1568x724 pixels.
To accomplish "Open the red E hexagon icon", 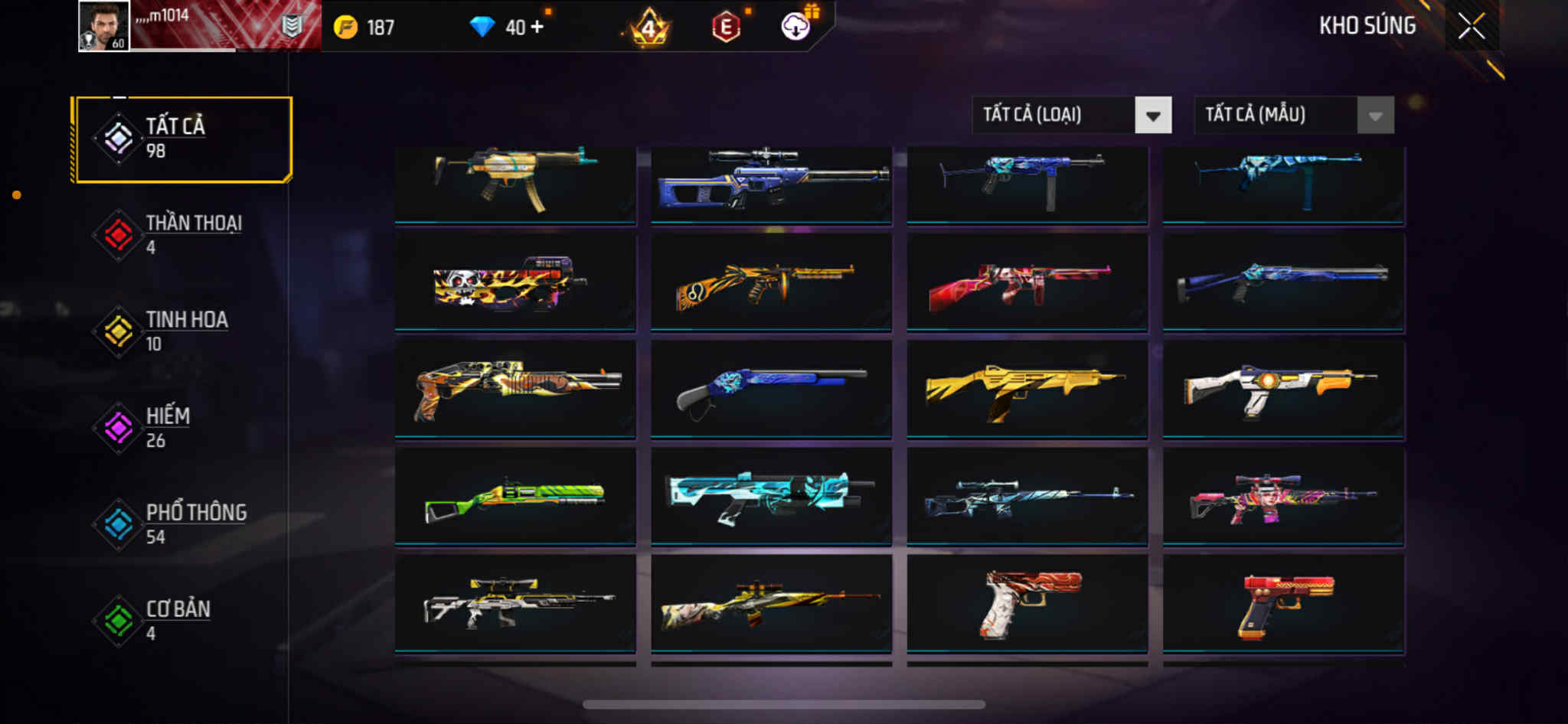I will tap(726, 28).
